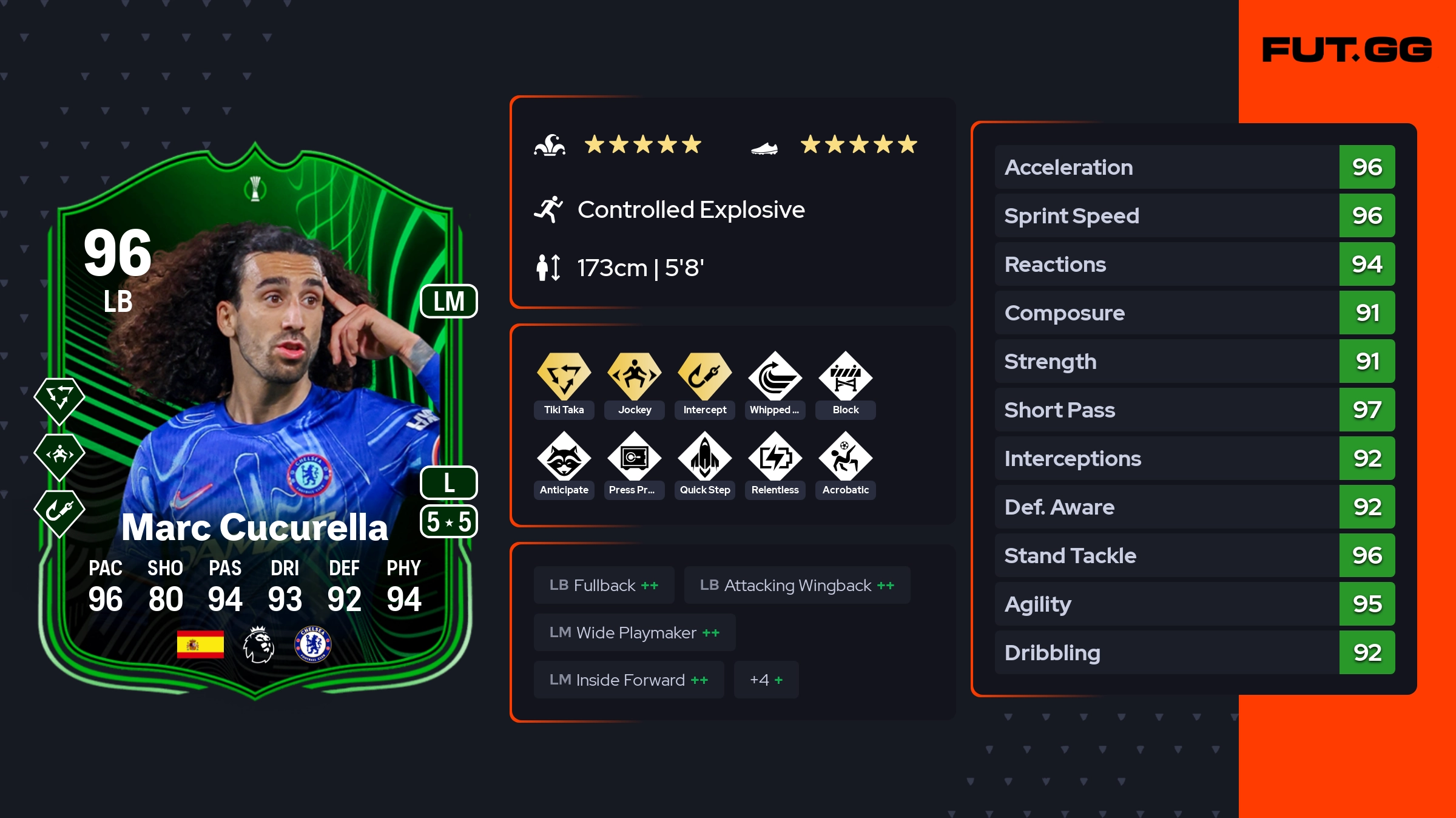Click the Relentless playstyle icon

775,456
